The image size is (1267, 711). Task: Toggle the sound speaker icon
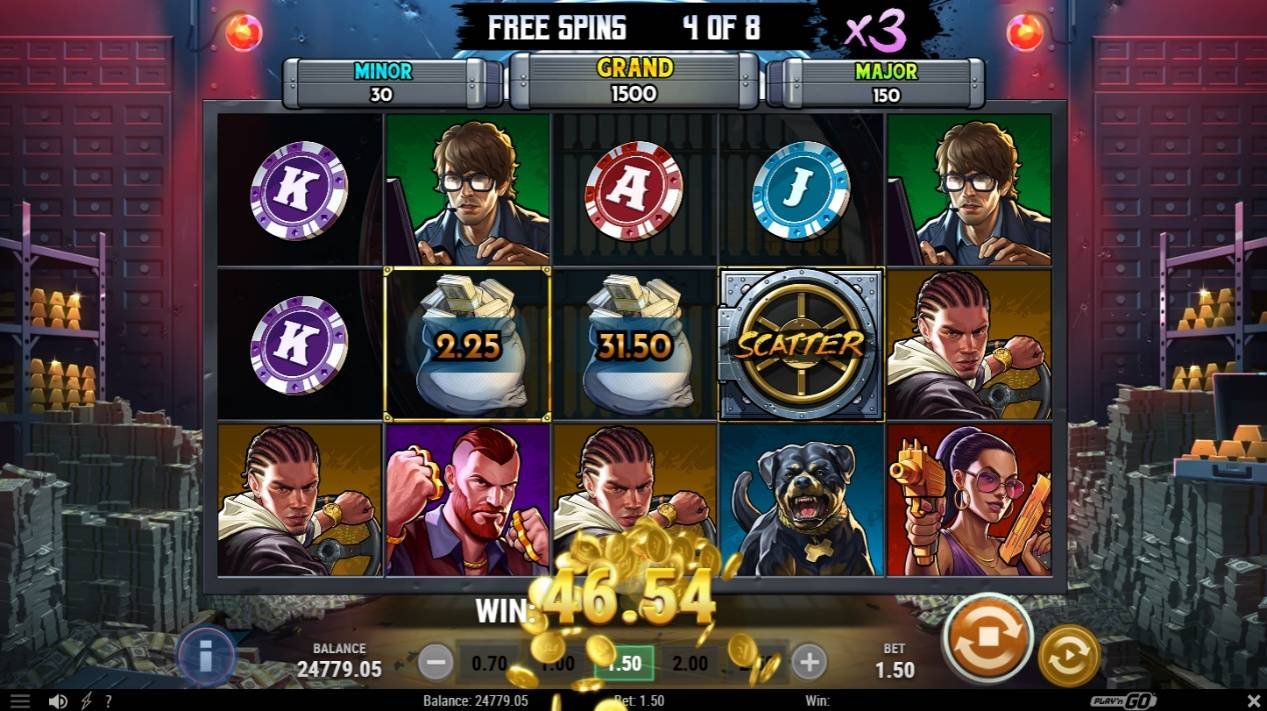coord(58,702)
